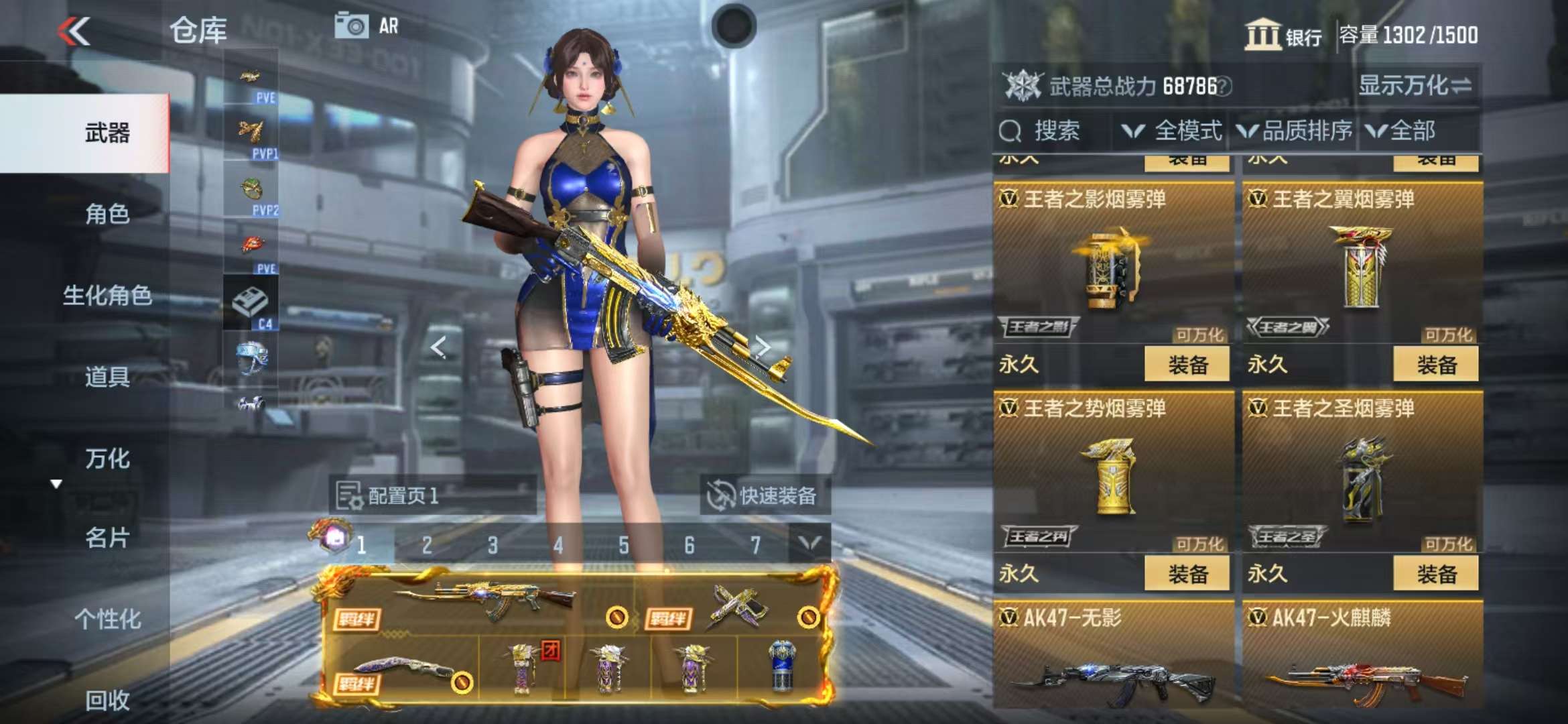Open the 品质排序 sorting dropdown
This screenshot has height=724, width=1568.
1295,131
